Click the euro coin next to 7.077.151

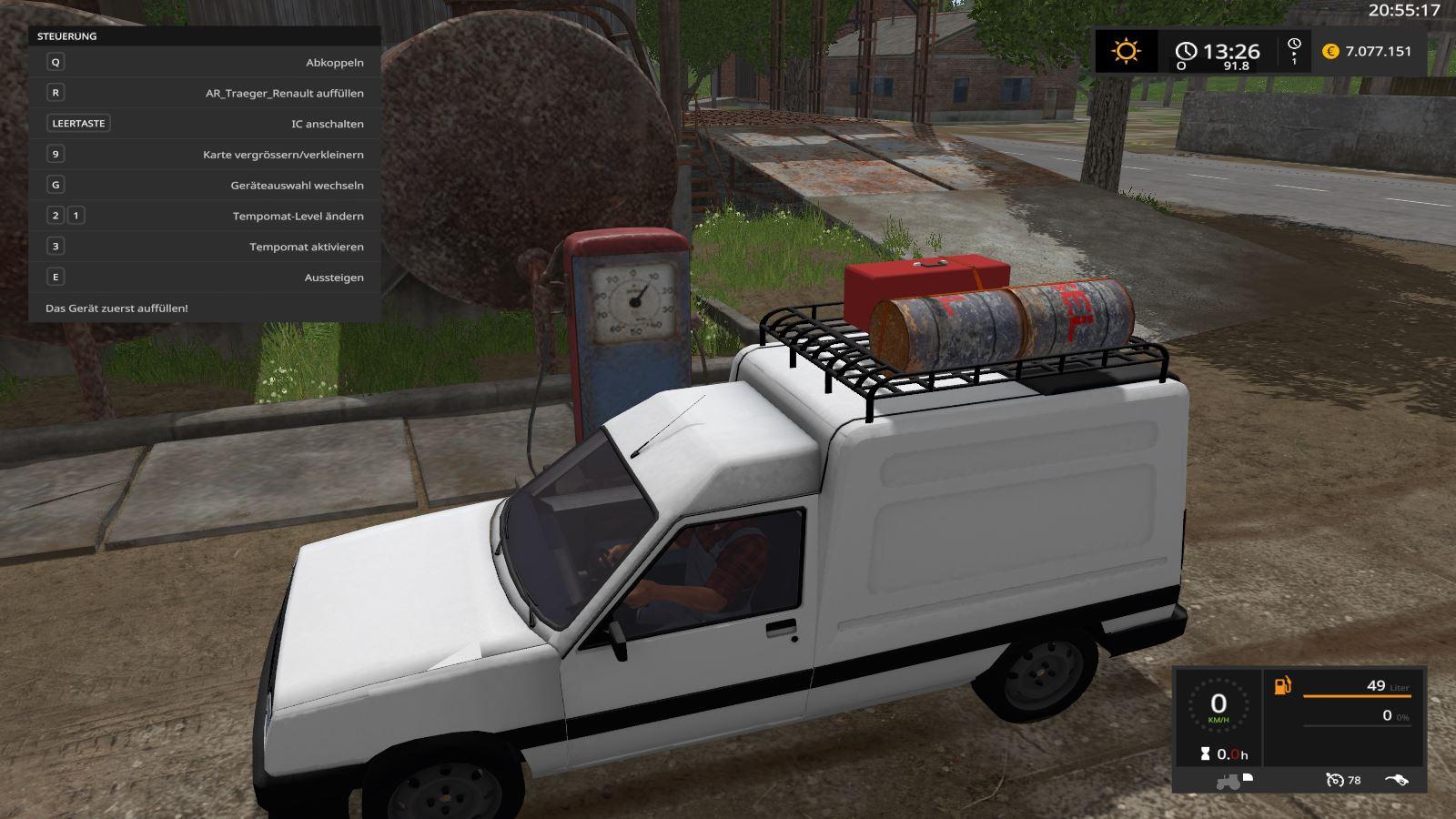coord(1330,52)
